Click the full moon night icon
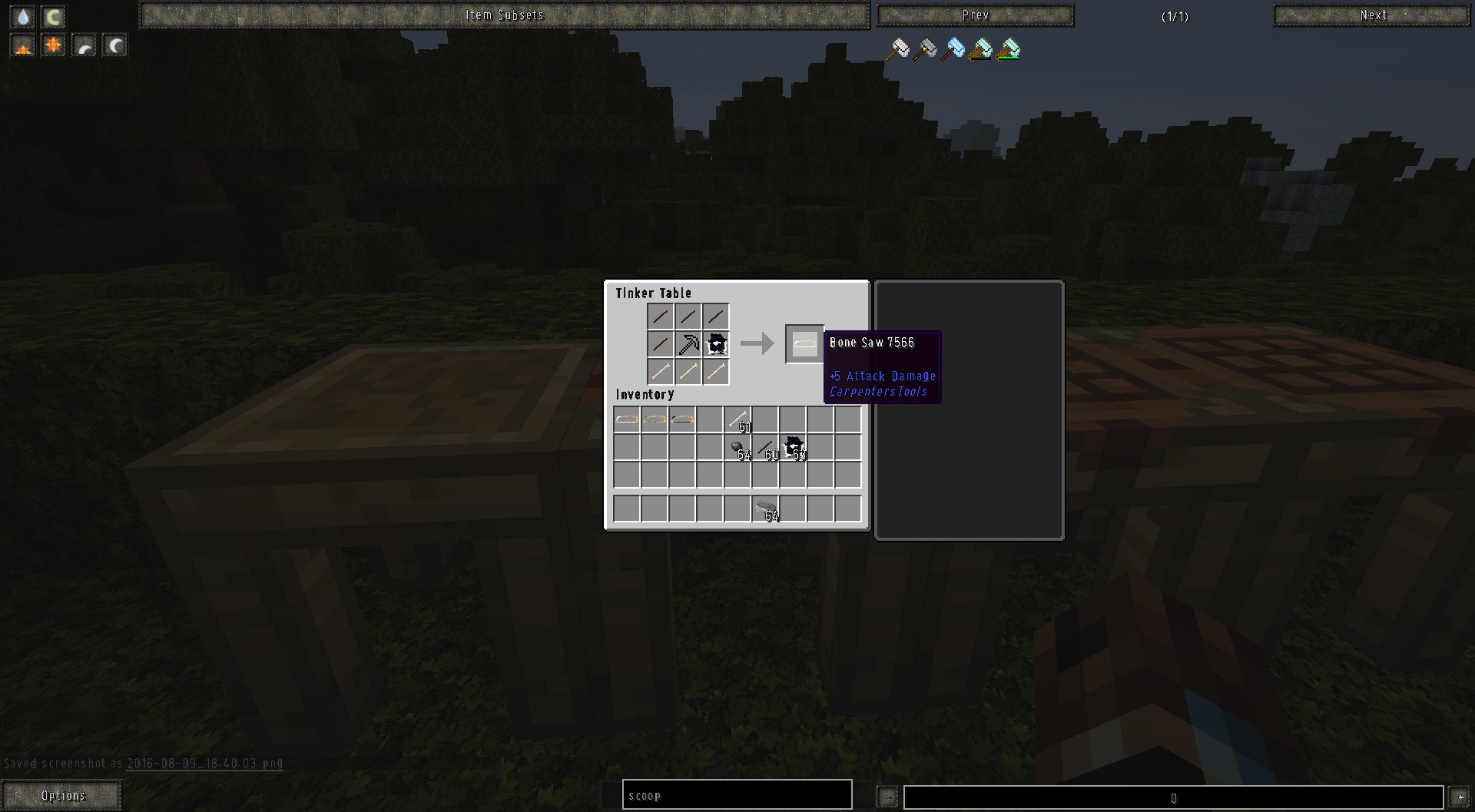Image resolution: width=1475 pixels, height=812 pixels. [x=114, y=45]
